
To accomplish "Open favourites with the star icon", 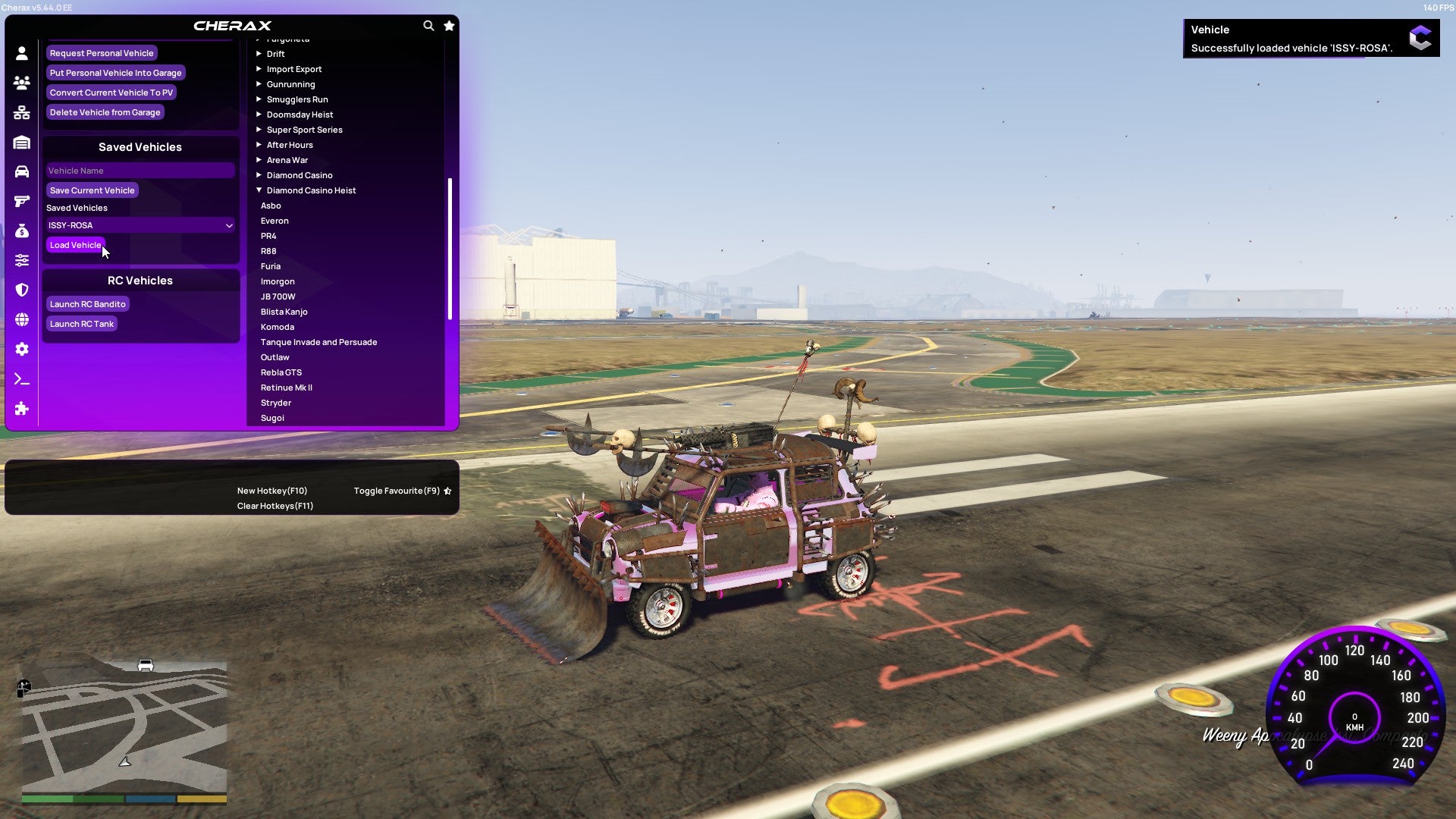I will pyautogui.click(x=449, y=26).
